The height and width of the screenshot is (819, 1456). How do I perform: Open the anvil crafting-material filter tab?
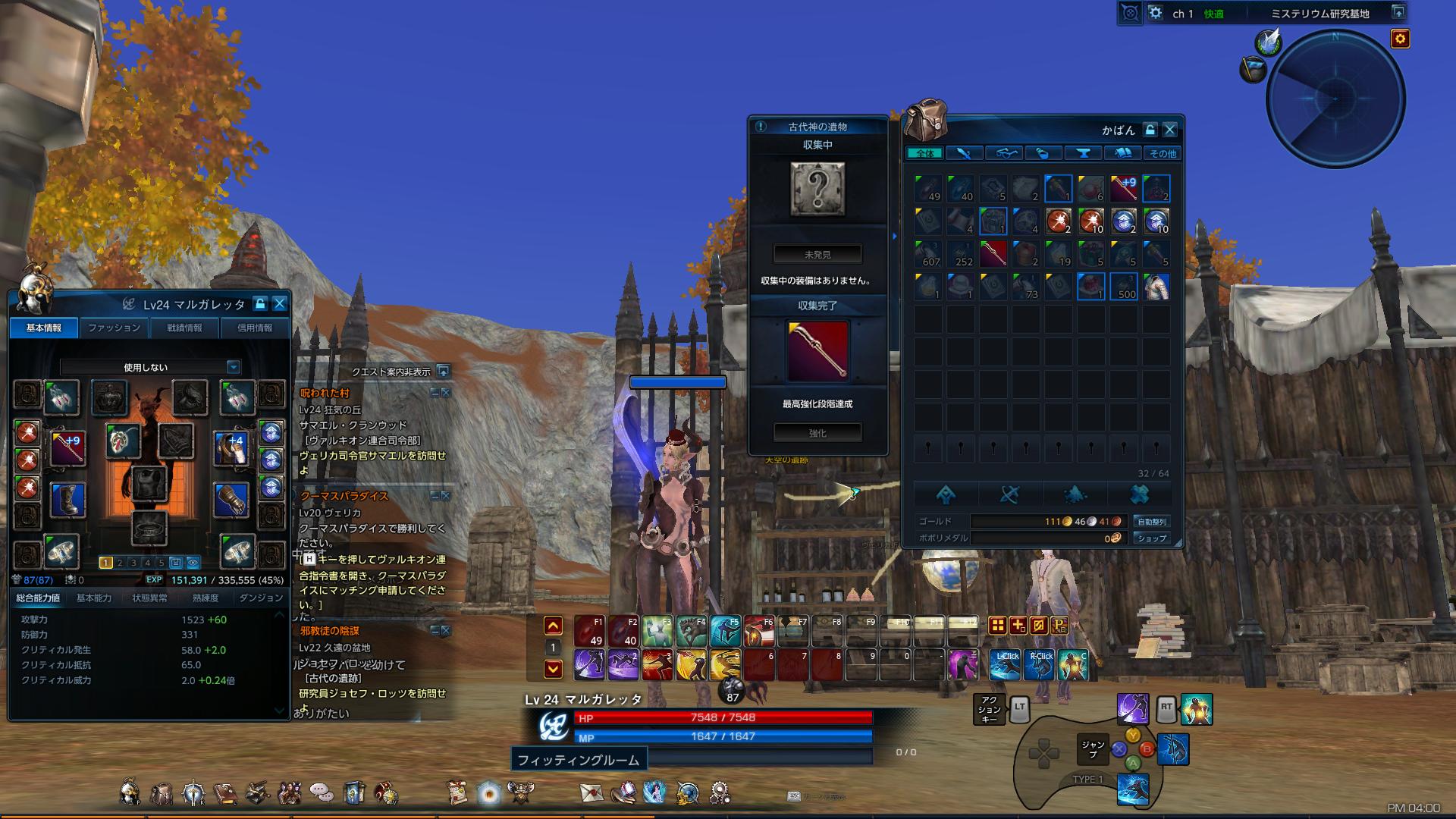1084,153
